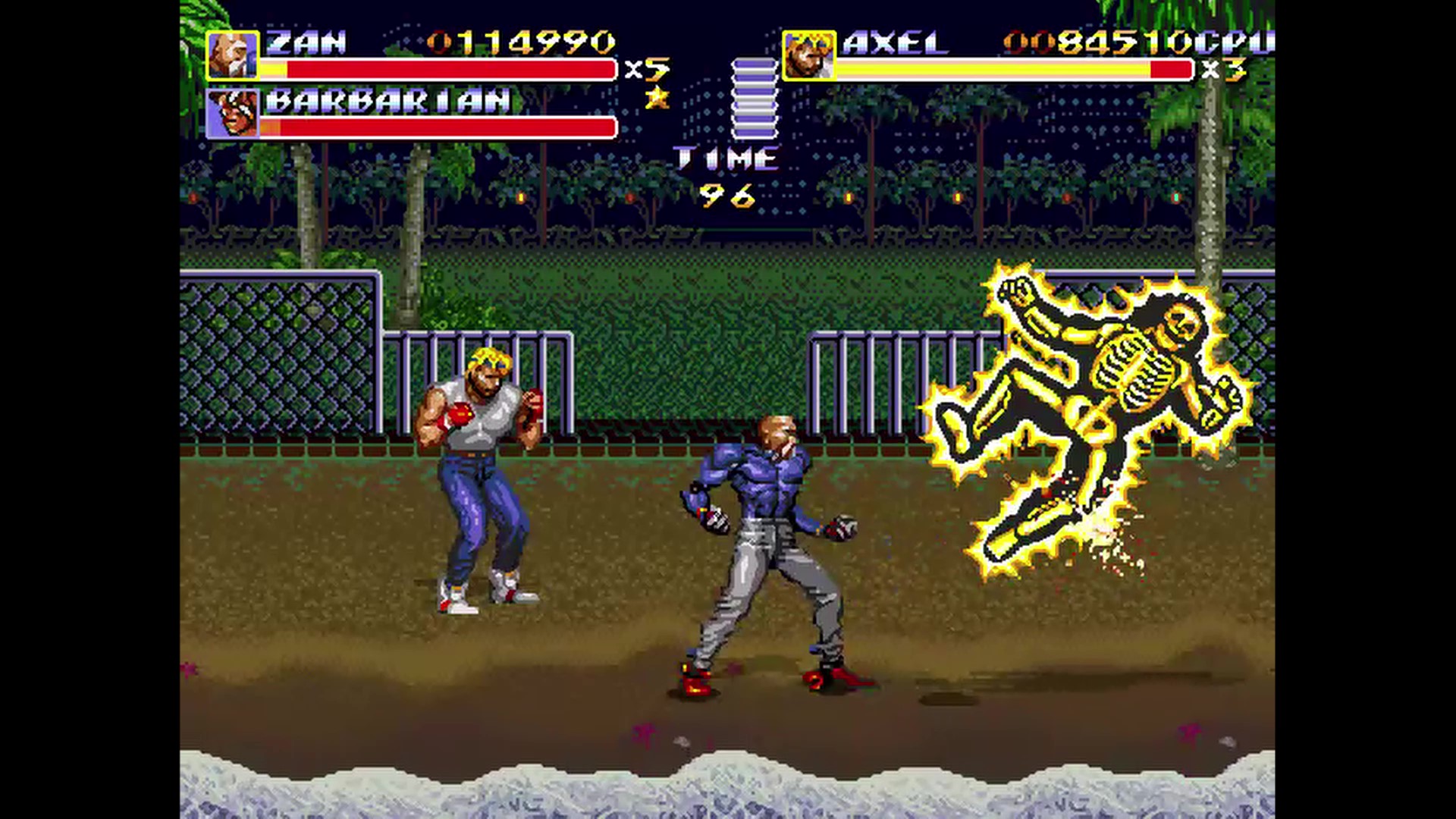
Task: Click the Barbarian enemy portrait
Action: point(232,114)
